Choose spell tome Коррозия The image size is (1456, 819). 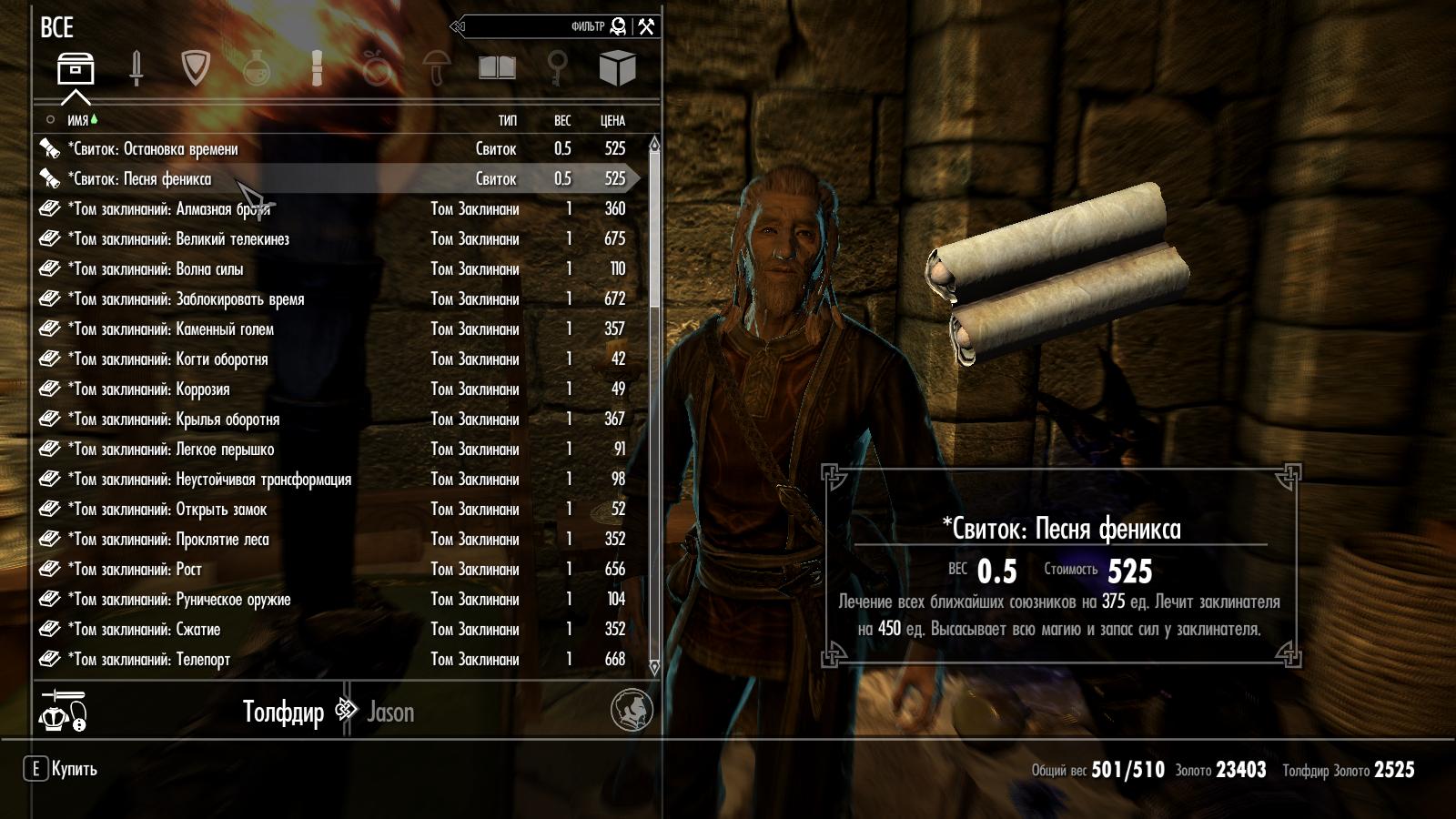[x=148, y=389]
